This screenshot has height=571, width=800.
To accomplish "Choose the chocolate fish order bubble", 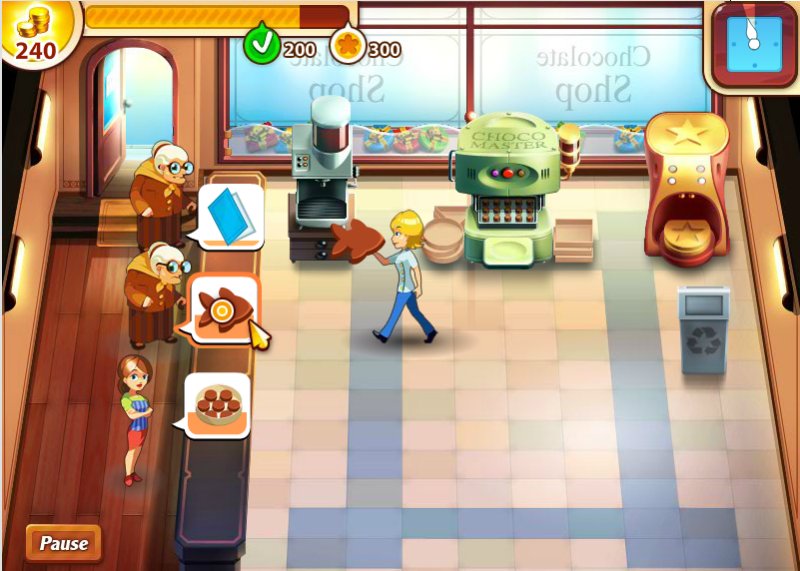I will coord(224,309).
